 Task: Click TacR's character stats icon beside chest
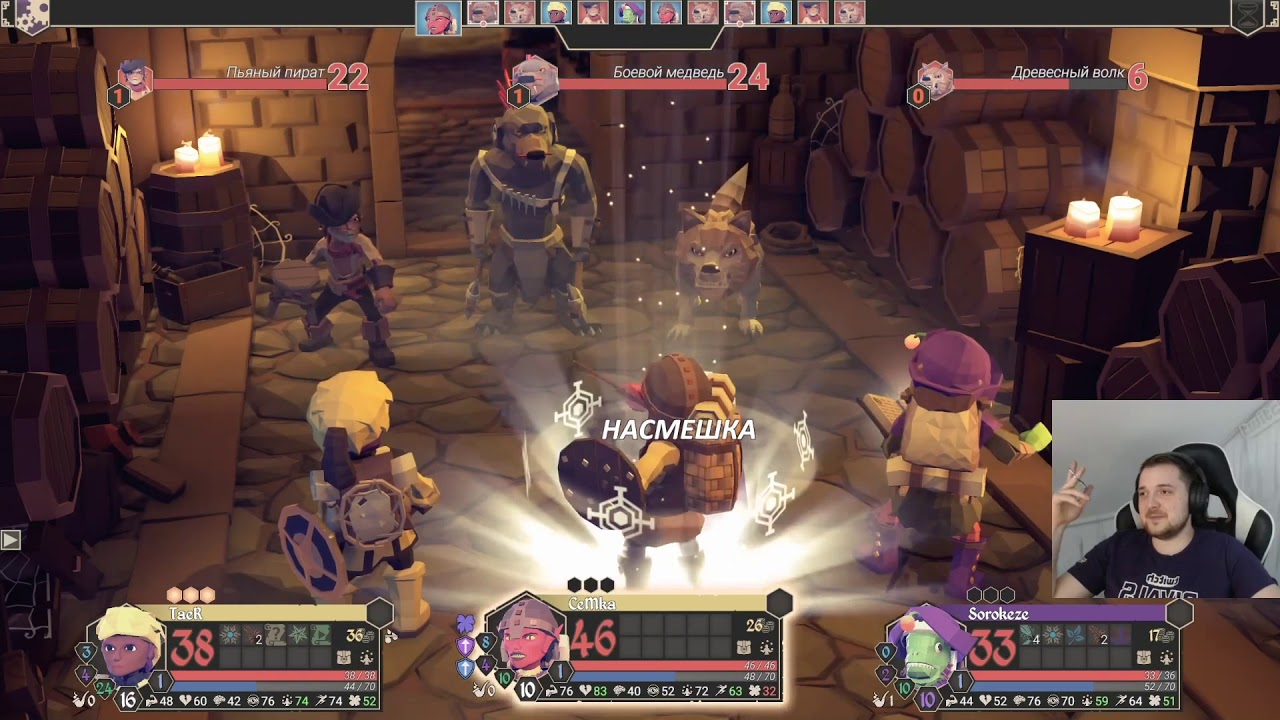pos(366,658)
